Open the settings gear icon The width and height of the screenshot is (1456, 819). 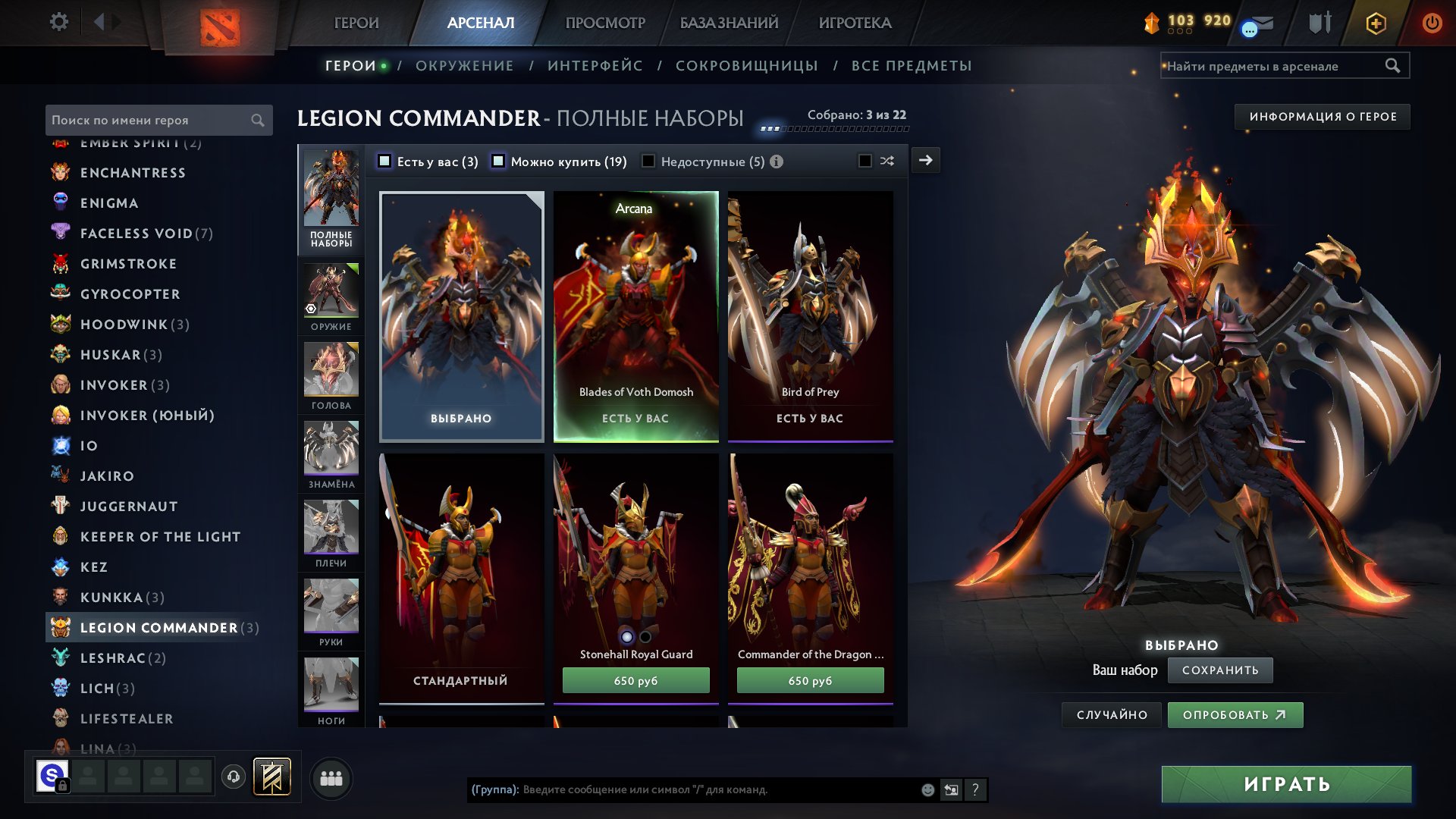coord(59,23)
